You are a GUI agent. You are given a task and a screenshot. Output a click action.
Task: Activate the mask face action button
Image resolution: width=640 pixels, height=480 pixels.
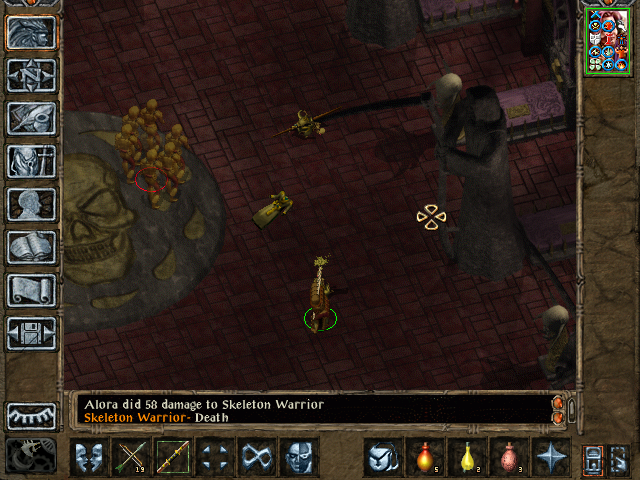click(x=300, y=458)
